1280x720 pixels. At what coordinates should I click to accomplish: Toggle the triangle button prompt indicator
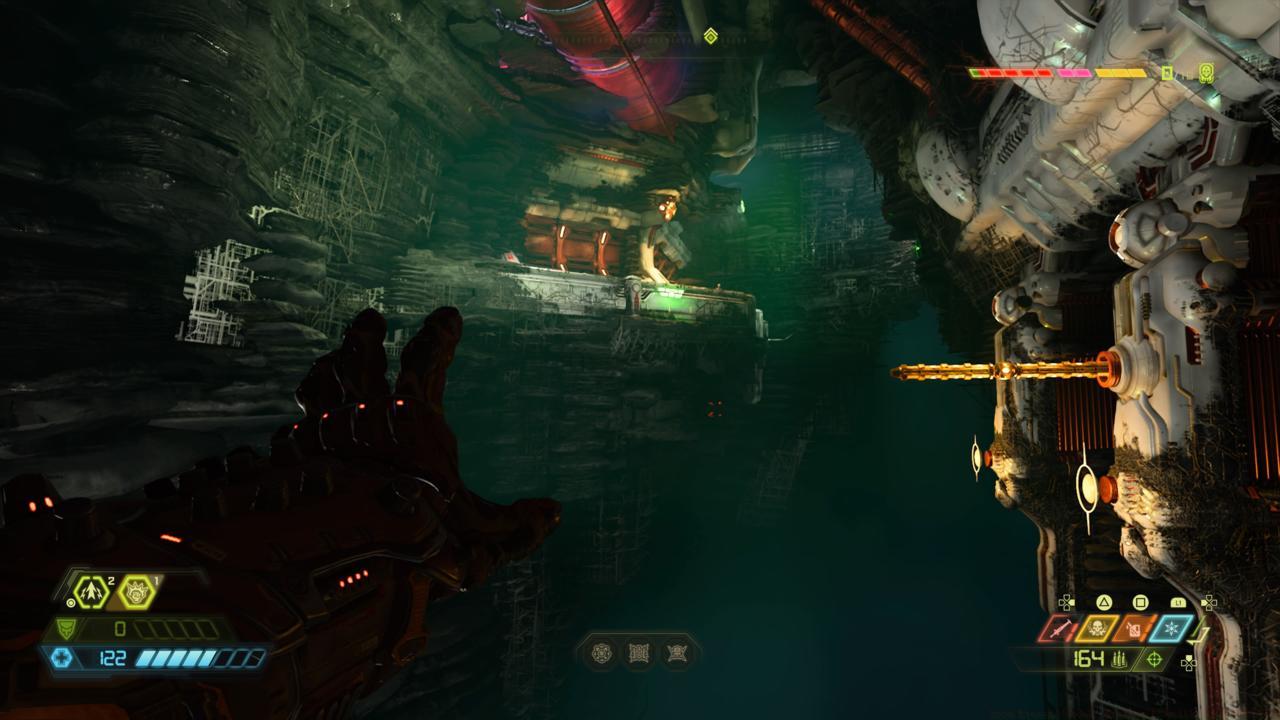(x=1104, y=602)
